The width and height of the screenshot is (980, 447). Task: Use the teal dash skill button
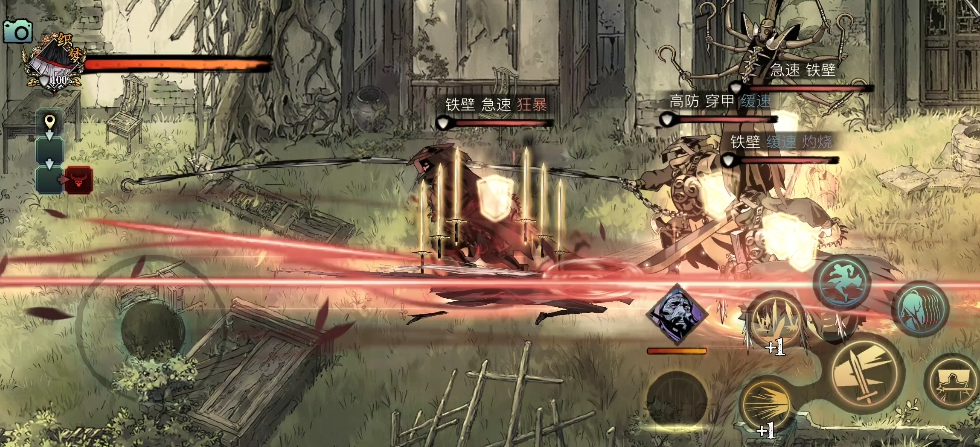coord(919,308)
